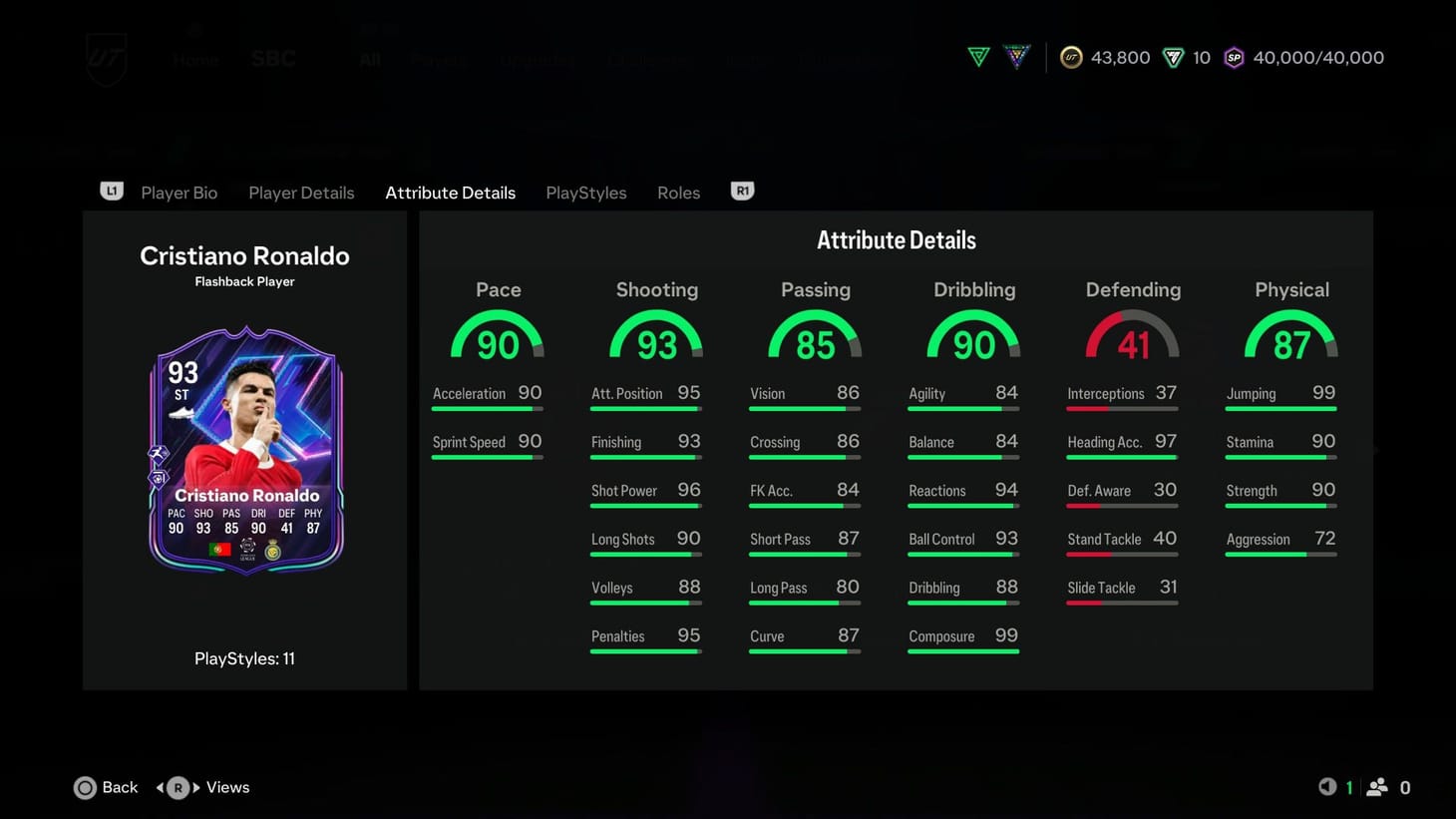Select the players counter icon bottom right
This screenshot has height=819, width=1456.
(1378, 787)
